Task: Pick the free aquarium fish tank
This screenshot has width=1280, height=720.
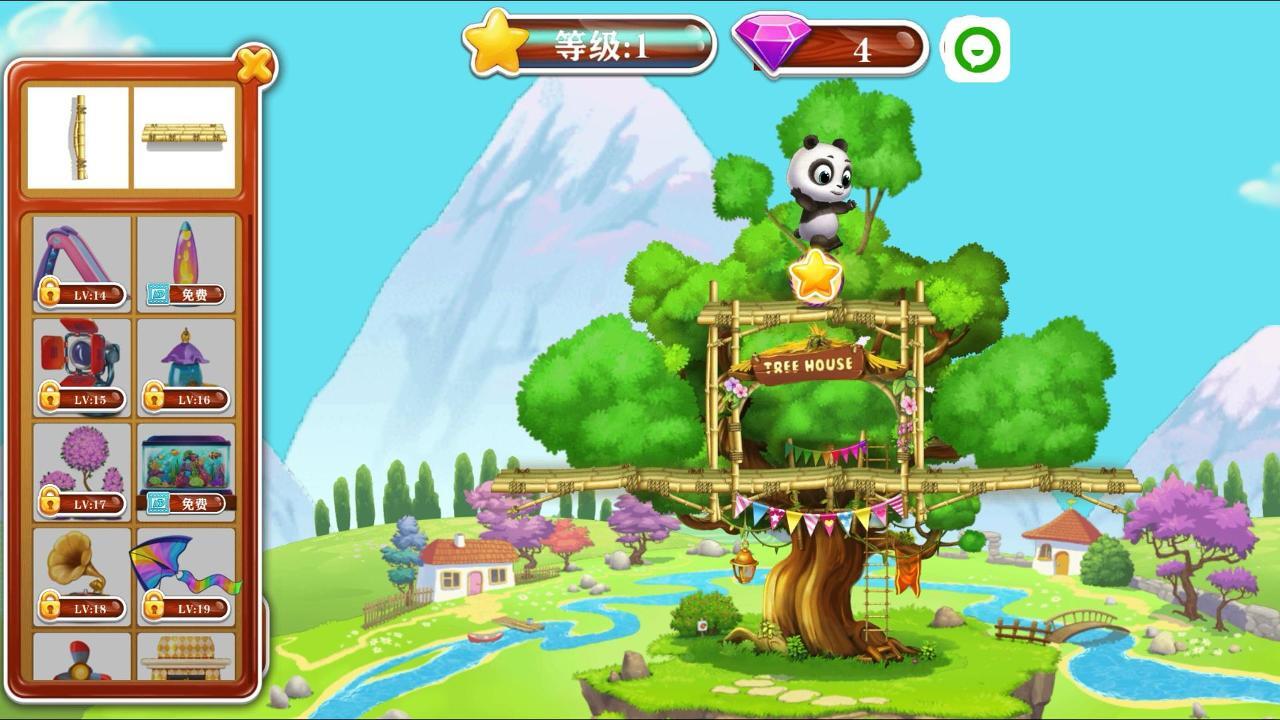Action: tap(186, 472)
